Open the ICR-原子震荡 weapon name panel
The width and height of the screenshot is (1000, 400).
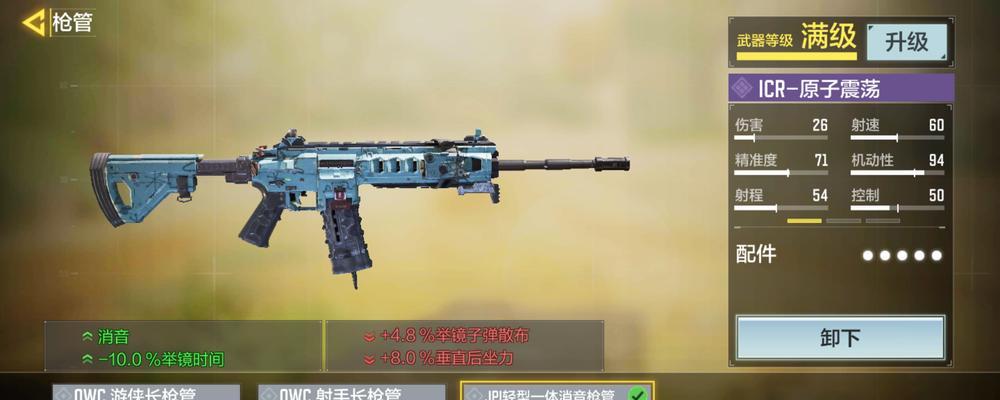click(840, 88)
